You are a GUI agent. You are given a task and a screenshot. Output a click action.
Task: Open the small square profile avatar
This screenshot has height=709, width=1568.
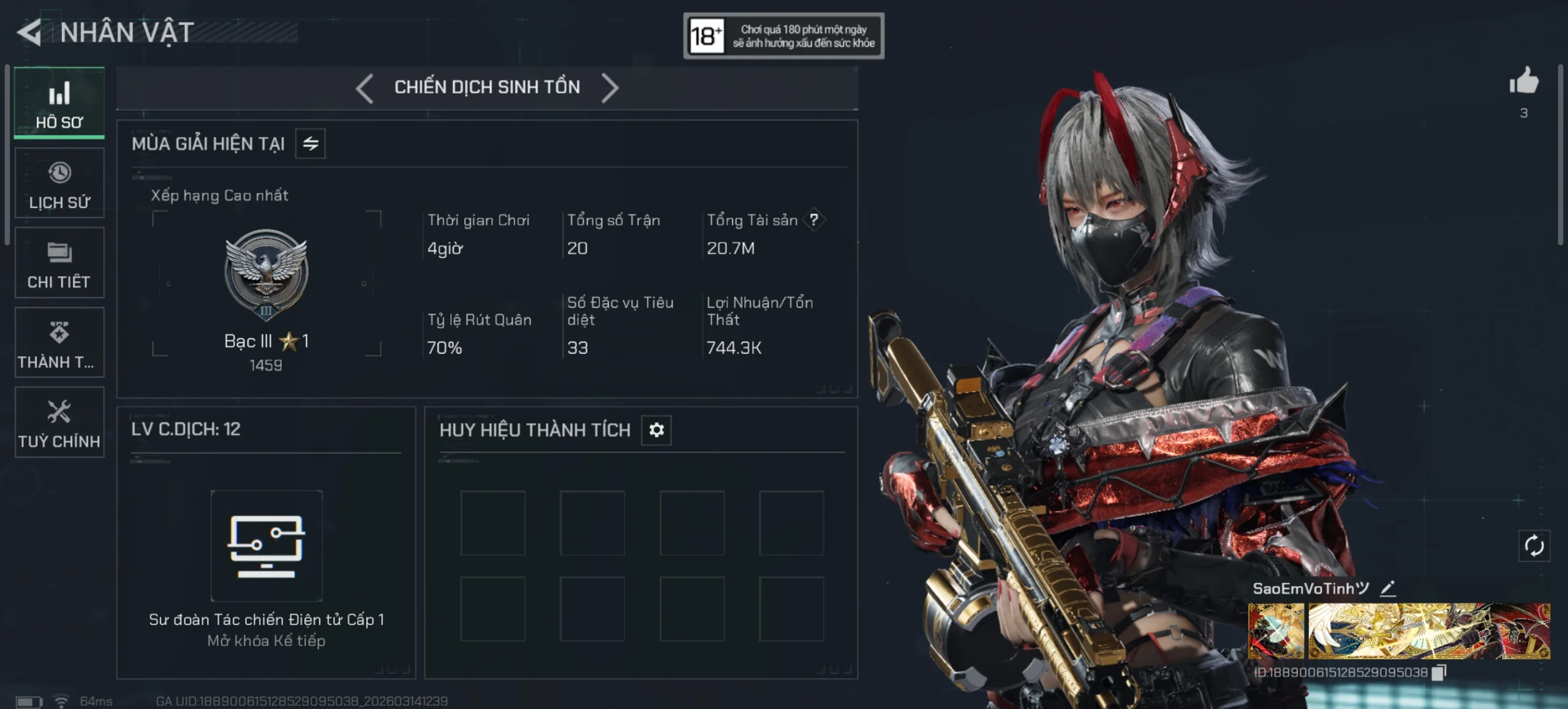pyautogui.click(x=1276, y=631)
